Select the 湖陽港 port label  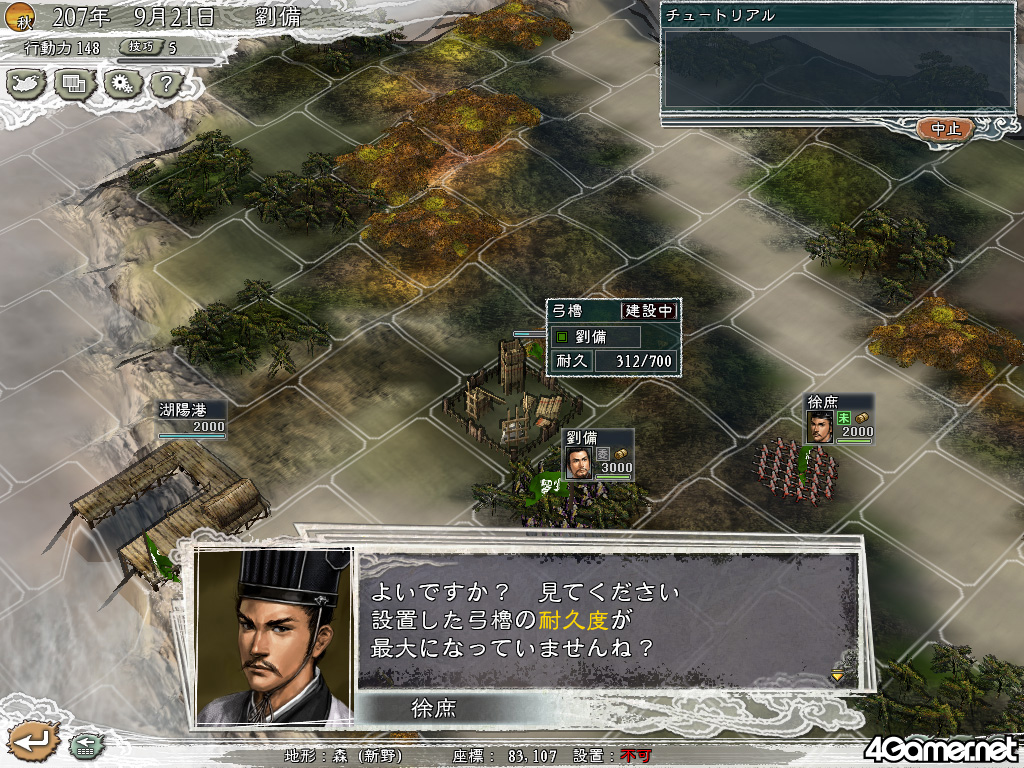point(192,419)
